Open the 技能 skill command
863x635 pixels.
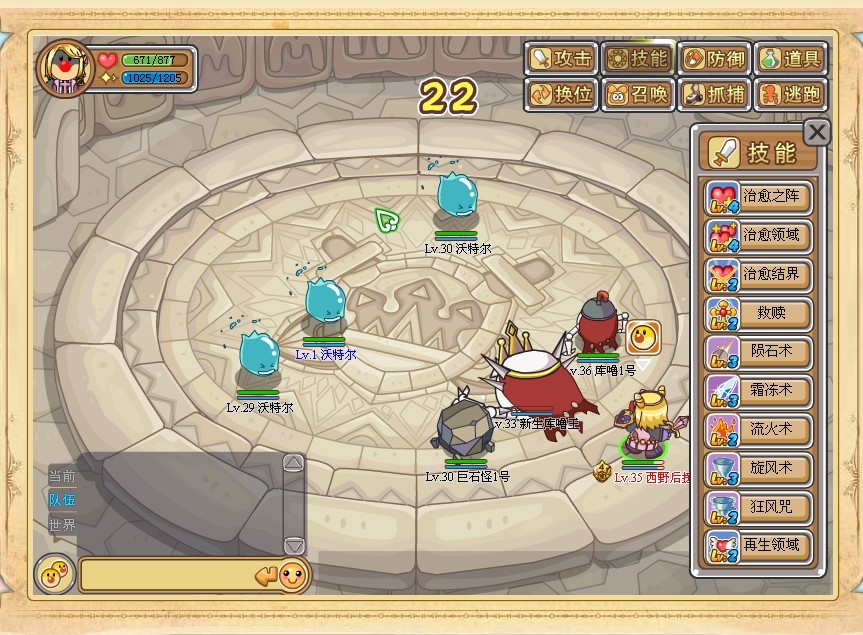pos(637,59)
